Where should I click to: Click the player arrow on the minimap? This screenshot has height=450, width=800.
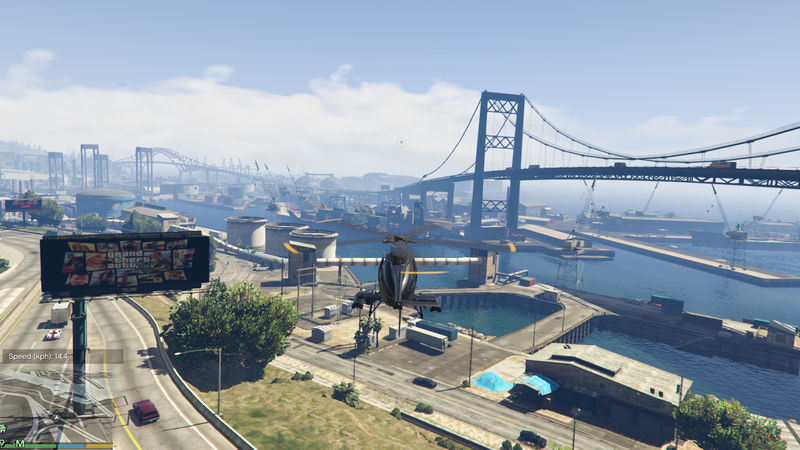coord(57,416)
